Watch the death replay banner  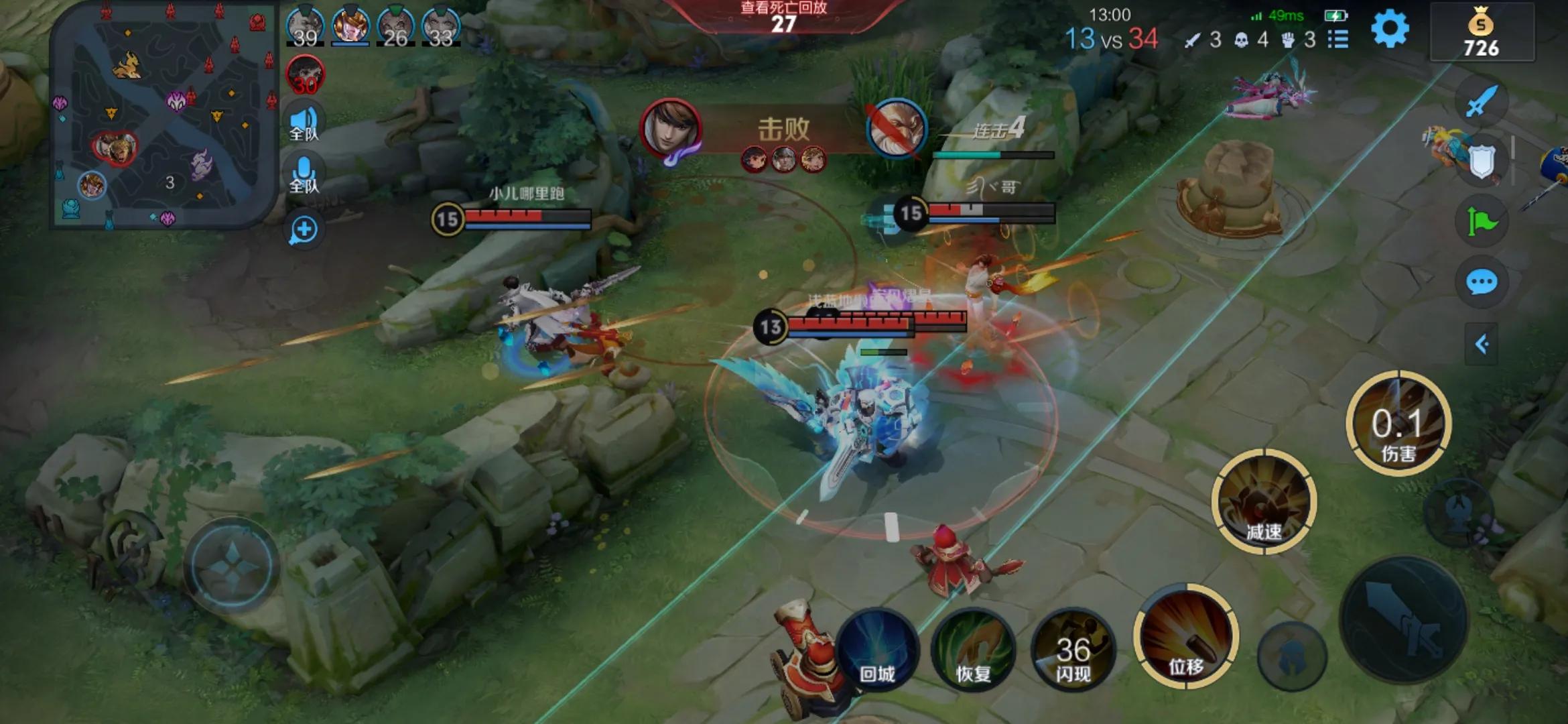pos(783,16)
